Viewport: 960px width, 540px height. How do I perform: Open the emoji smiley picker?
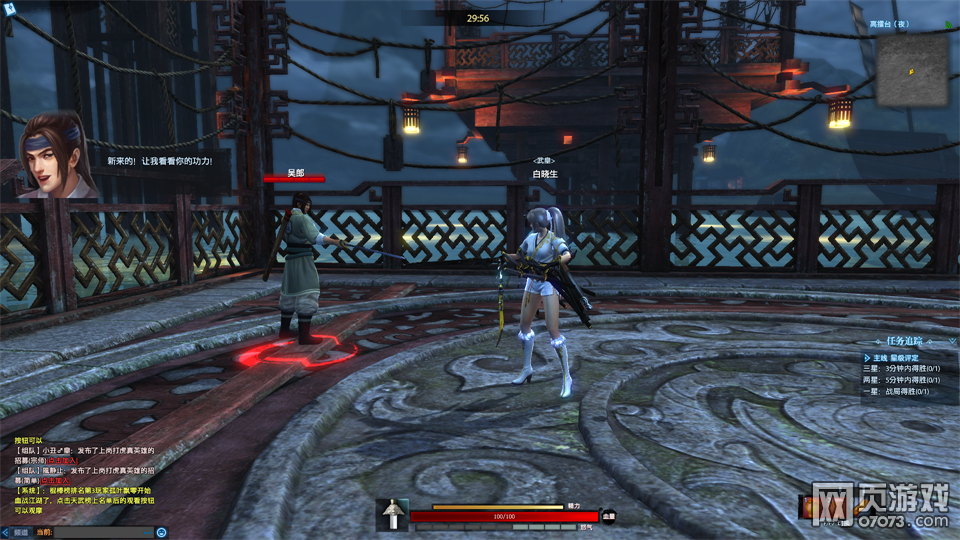(x=161, y=532)
